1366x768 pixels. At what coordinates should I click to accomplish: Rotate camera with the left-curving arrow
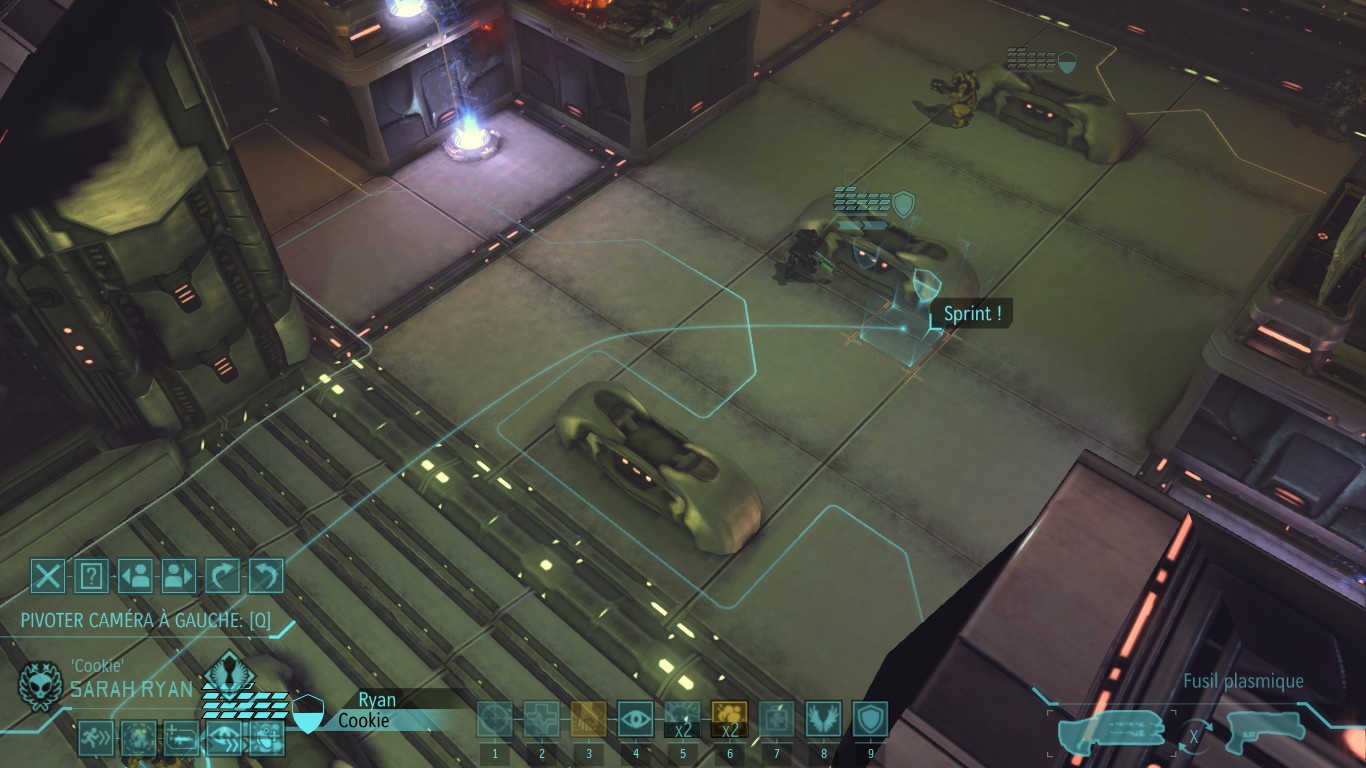[266, 576]
